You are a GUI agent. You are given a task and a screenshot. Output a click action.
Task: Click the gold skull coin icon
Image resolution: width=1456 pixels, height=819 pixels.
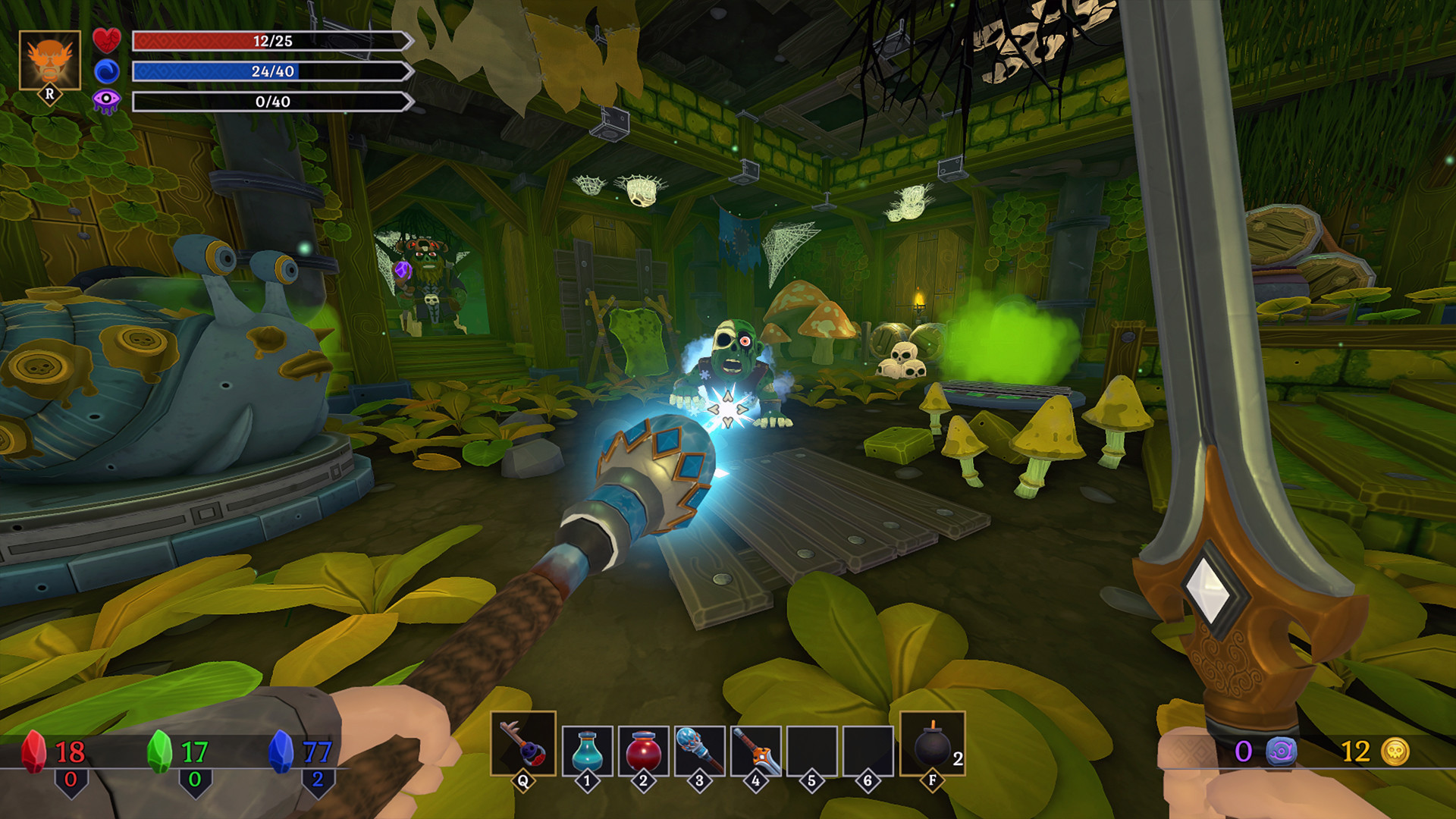1395,752
